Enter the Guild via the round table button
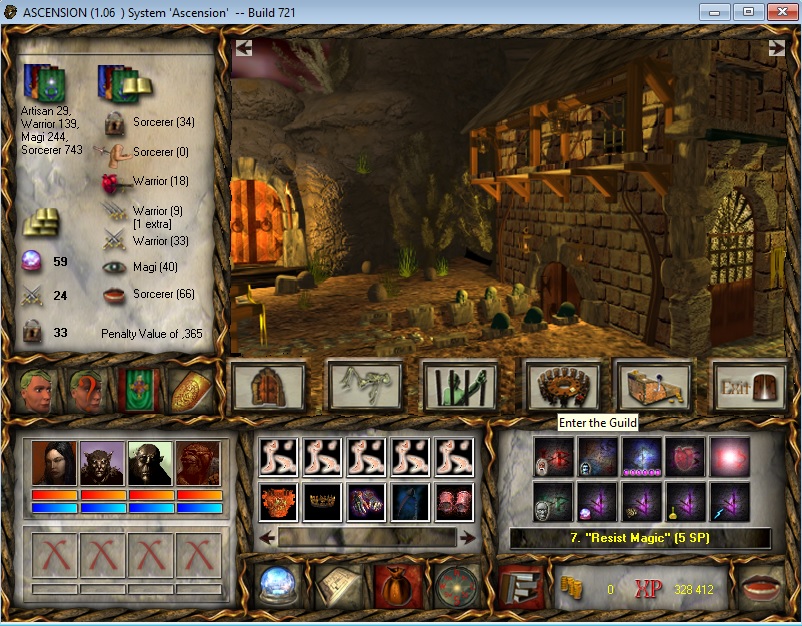The image size is (802, 626). click(562, 386)
